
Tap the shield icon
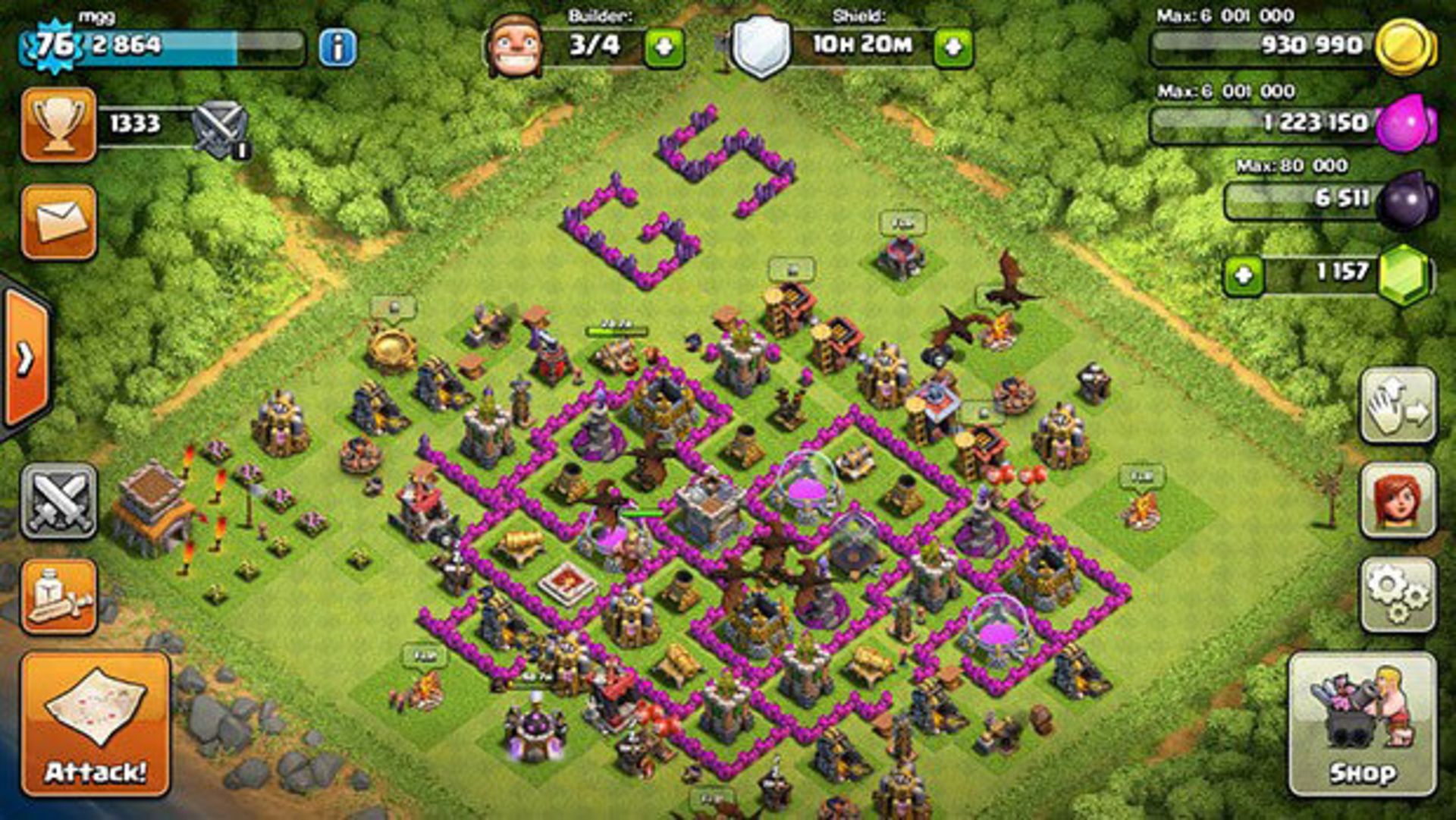tap(761, 47)
